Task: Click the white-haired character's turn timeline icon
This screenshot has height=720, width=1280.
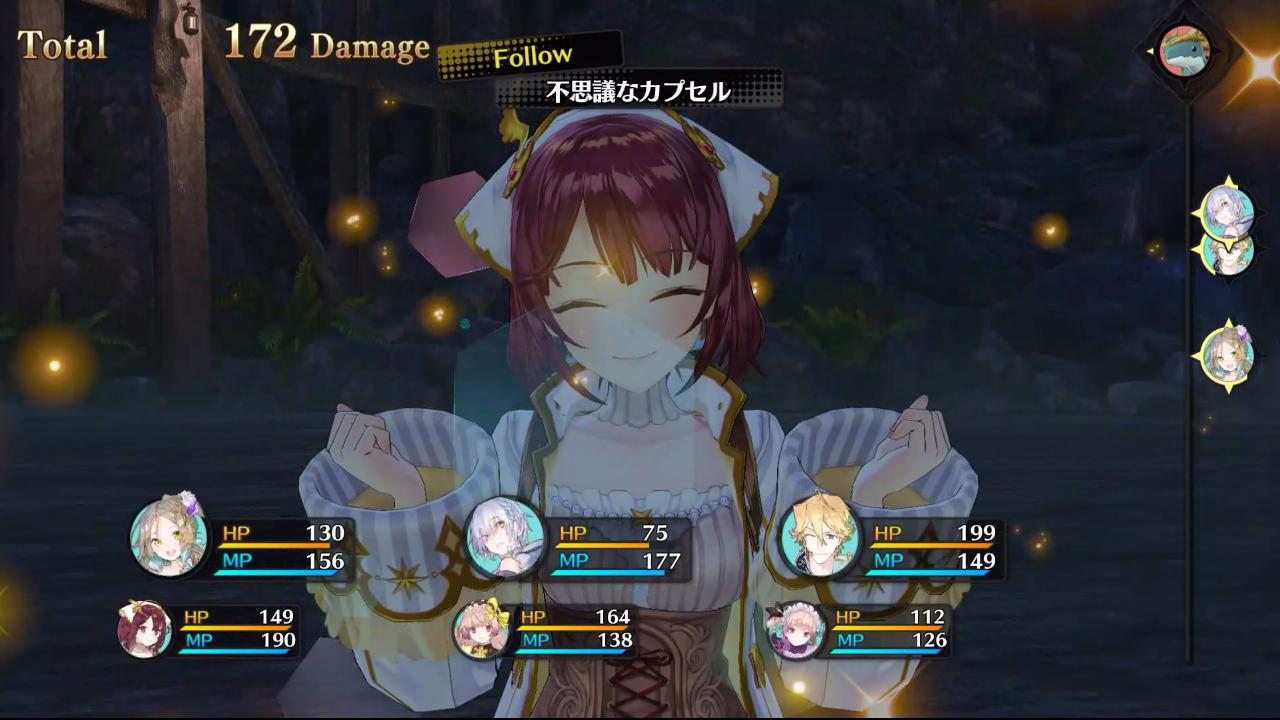Action: click(x=1228, y=209)
